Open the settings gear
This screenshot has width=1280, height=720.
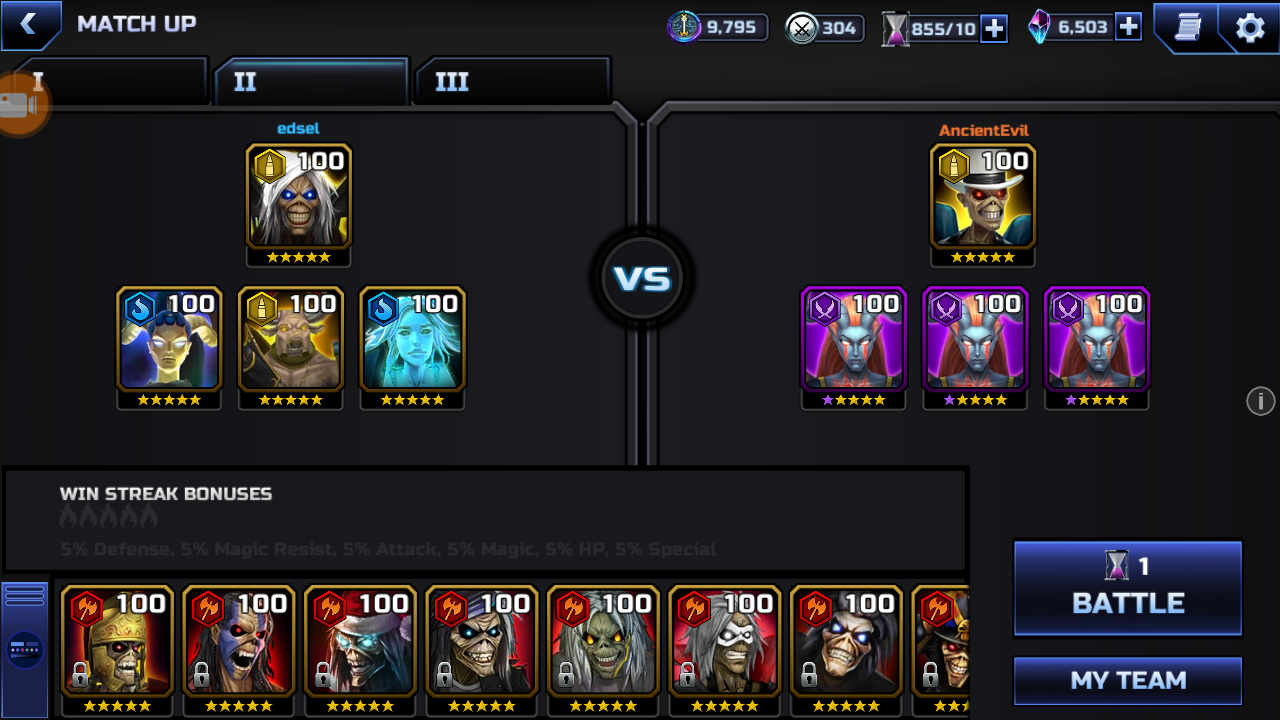click(1250, 27)
